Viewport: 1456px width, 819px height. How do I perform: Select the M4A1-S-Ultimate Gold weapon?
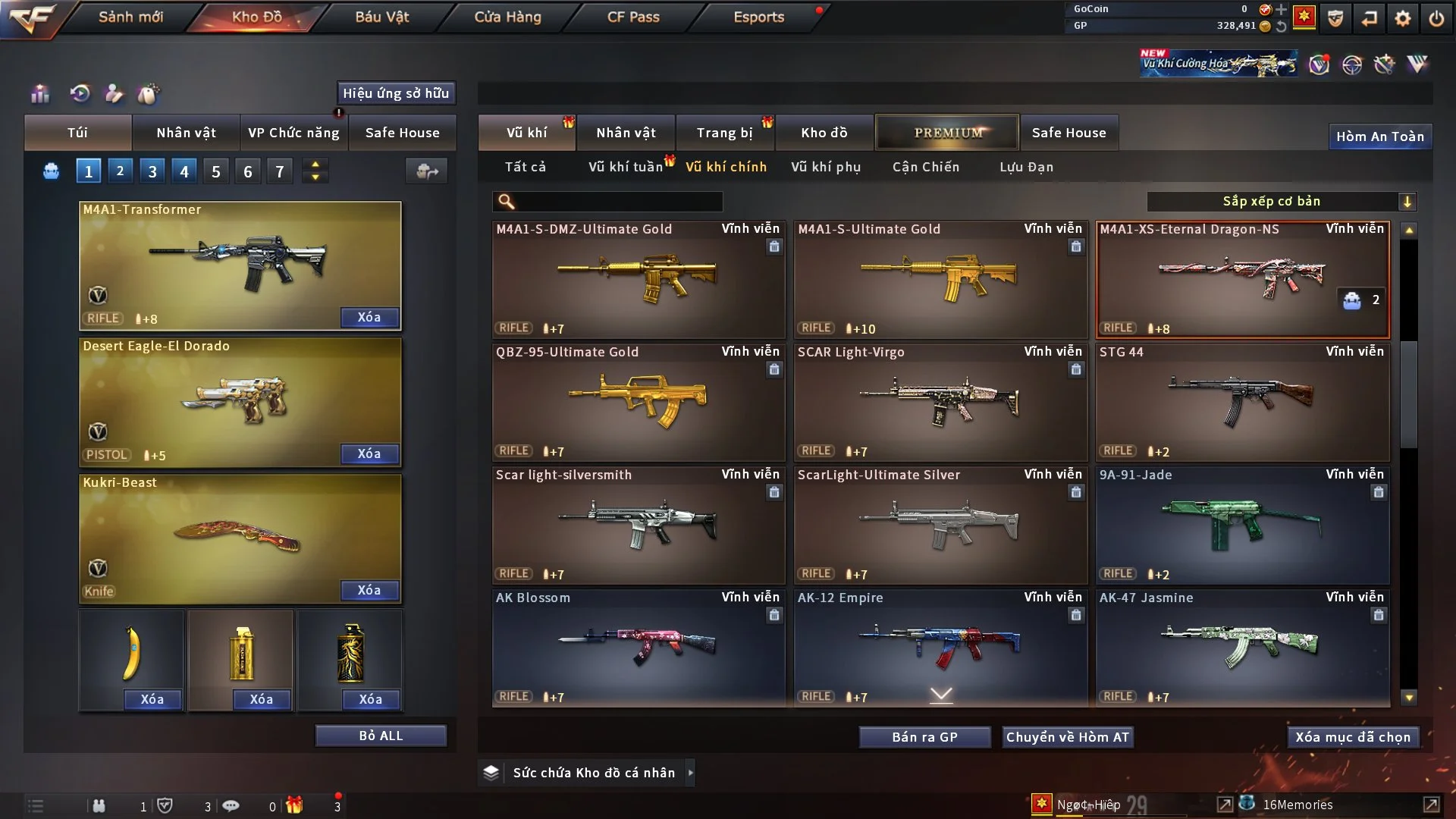[x=940, y=279]
